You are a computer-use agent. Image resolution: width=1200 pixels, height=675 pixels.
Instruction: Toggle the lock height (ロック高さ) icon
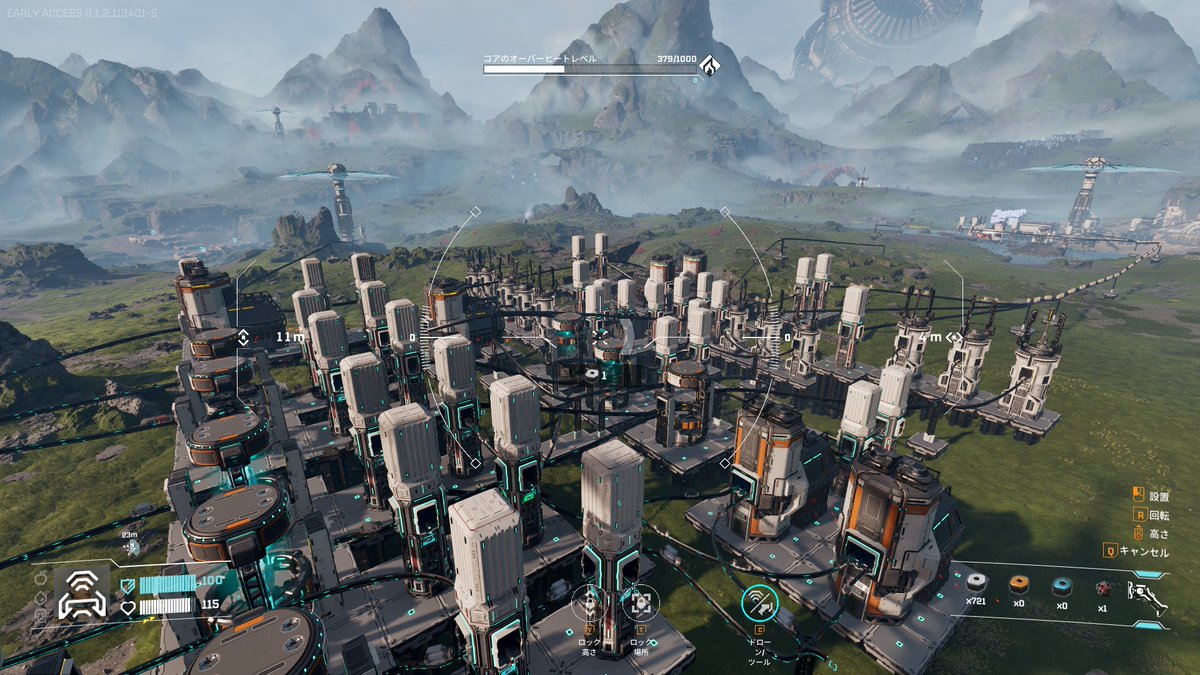pyautogui.click(x=590, y=605)
